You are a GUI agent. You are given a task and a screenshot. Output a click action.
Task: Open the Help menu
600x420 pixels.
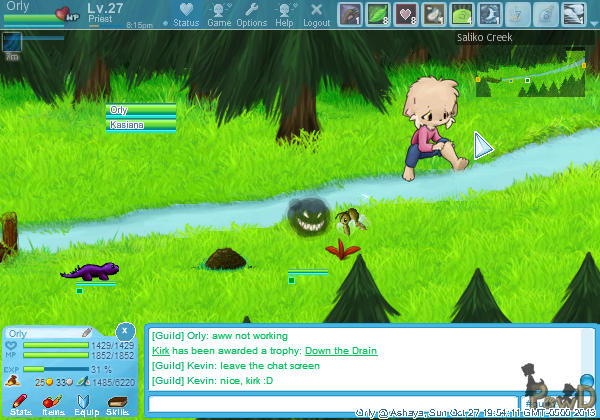(284, 14)
